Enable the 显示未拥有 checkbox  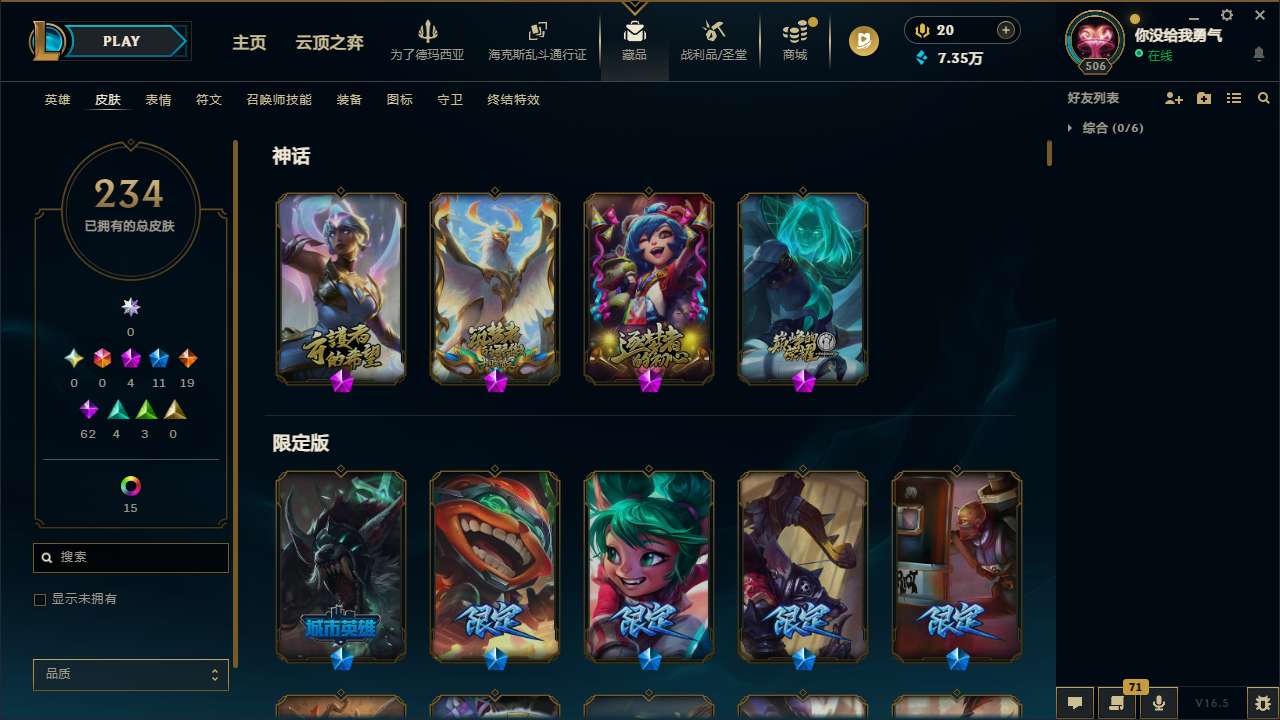[40, 599]
